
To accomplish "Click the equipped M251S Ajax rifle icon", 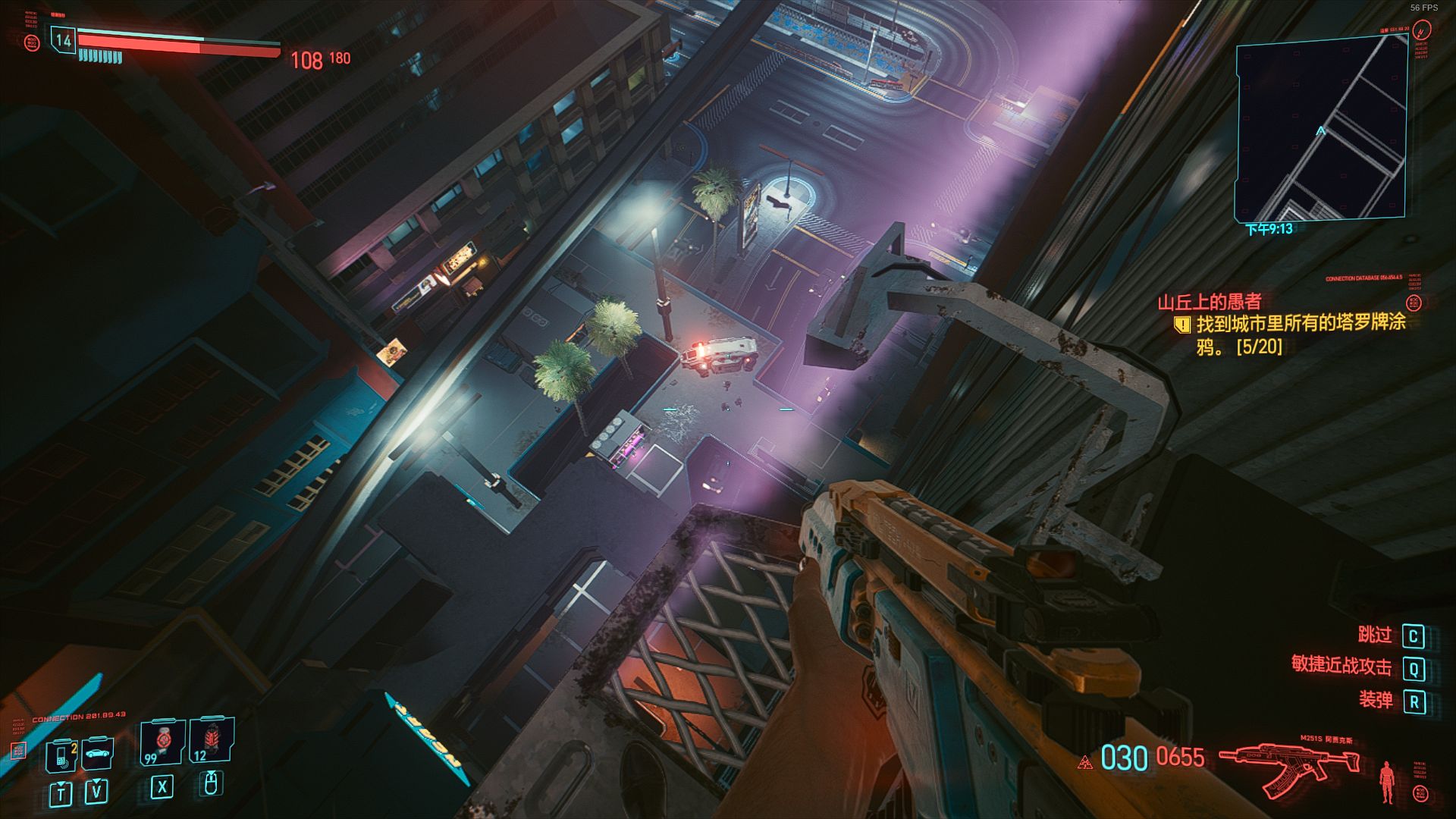I will point(1288,767).
